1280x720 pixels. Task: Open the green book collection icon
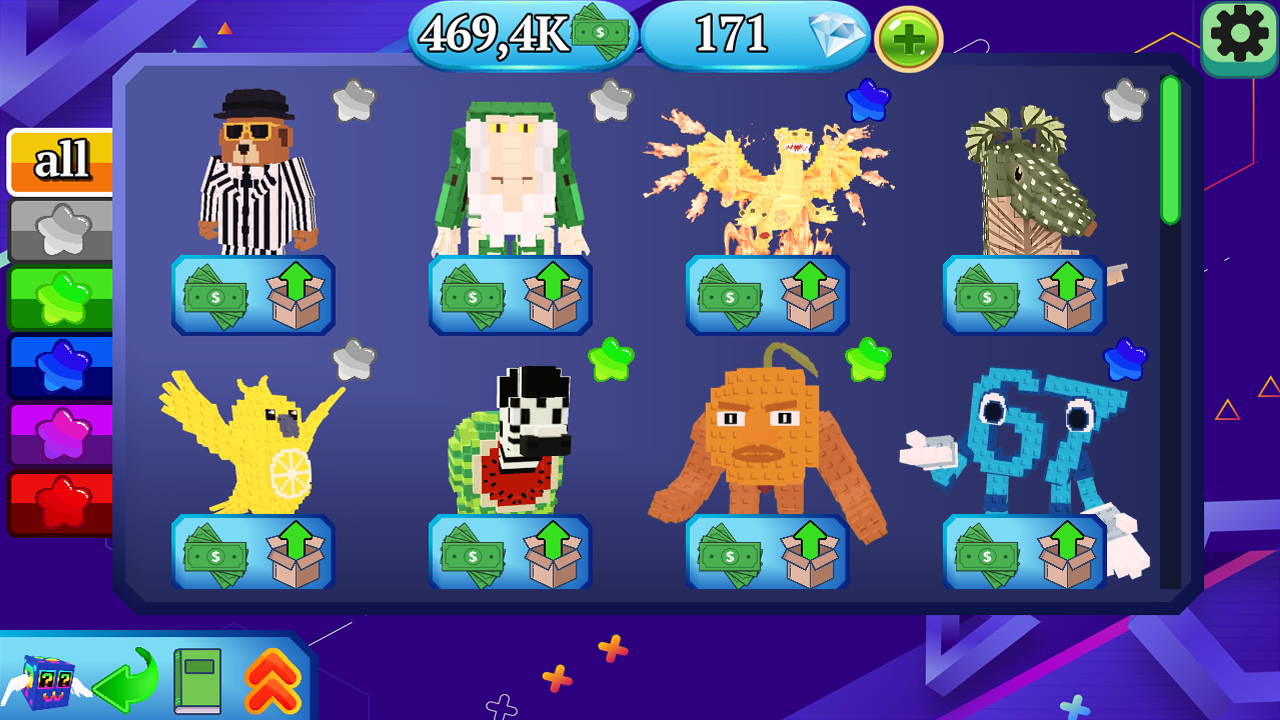click(x=198, y=680)
